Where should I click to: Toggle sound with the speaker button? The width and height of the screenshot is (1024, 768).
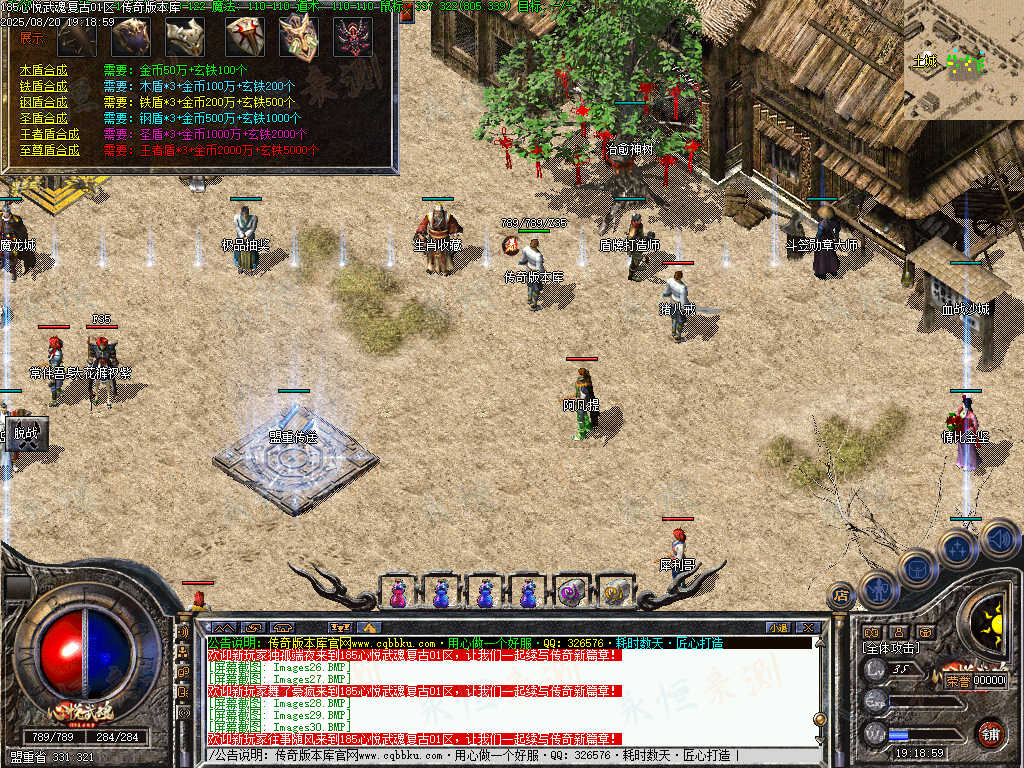click(x=998, y=538)
